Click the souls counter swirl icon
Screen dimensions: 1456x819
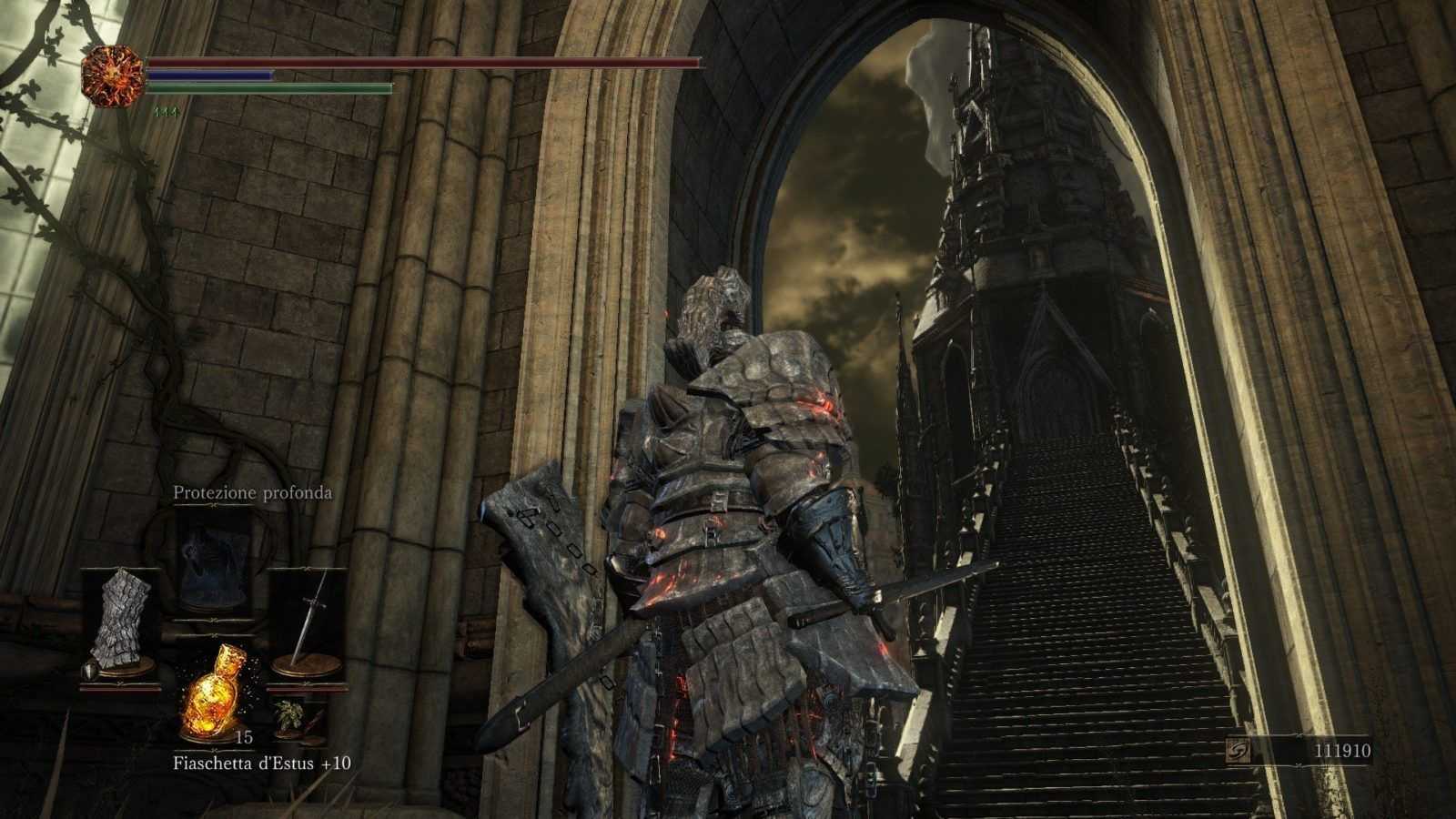pos(1239,751)
